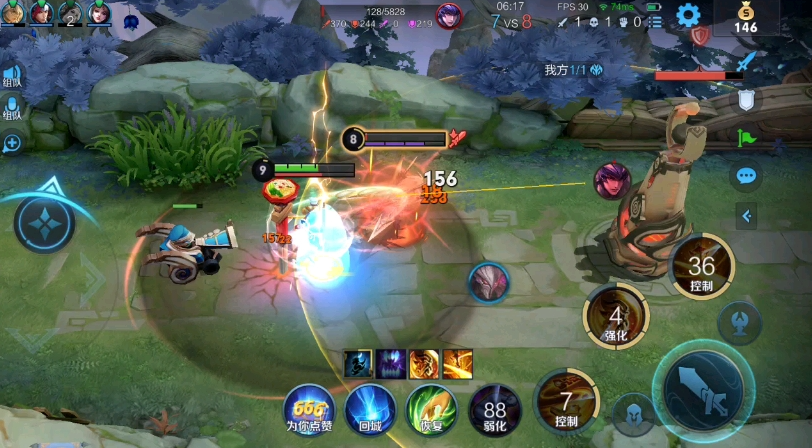Toggle the 组队 team microphone button
Viewport: 812px width, 448px height.
(x=12, y=108)
